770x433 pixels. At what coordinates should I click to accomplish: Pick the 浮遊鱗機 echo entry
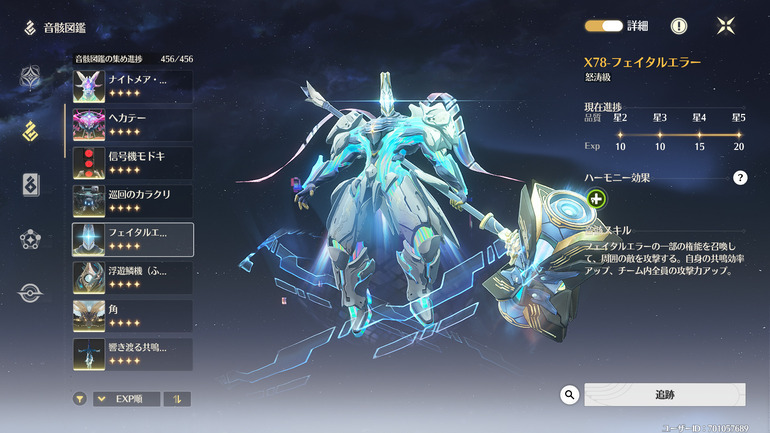(x=132, y=277)
